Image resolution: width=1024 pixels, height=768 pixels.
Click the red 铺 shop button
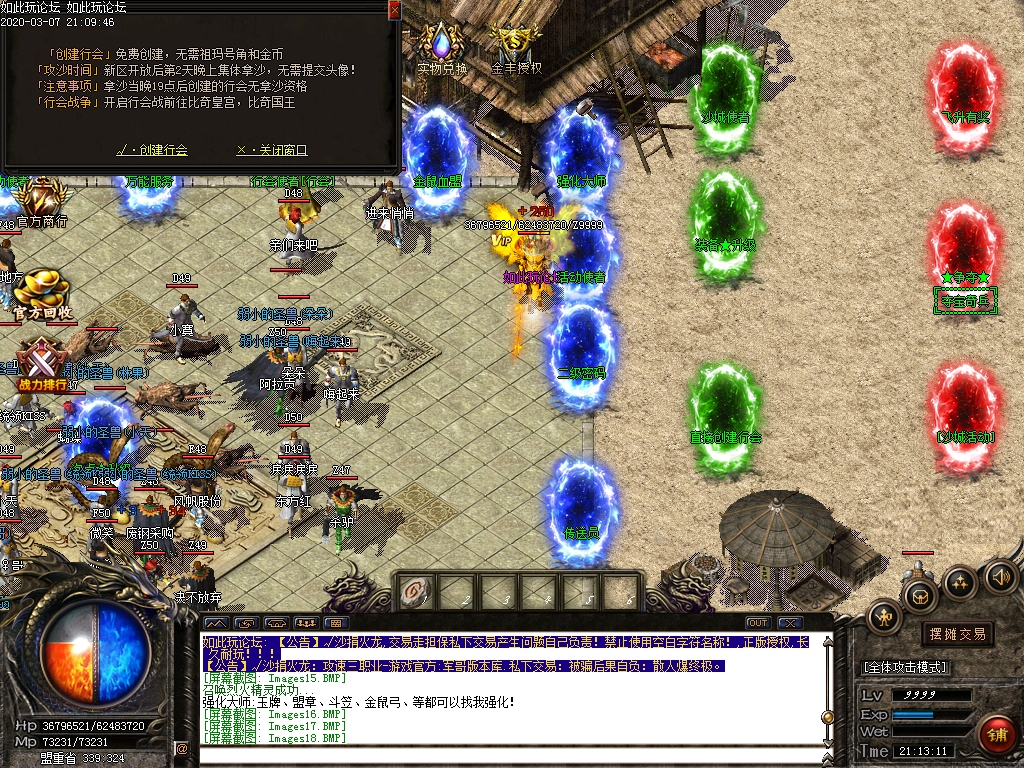tap(995, 735)
